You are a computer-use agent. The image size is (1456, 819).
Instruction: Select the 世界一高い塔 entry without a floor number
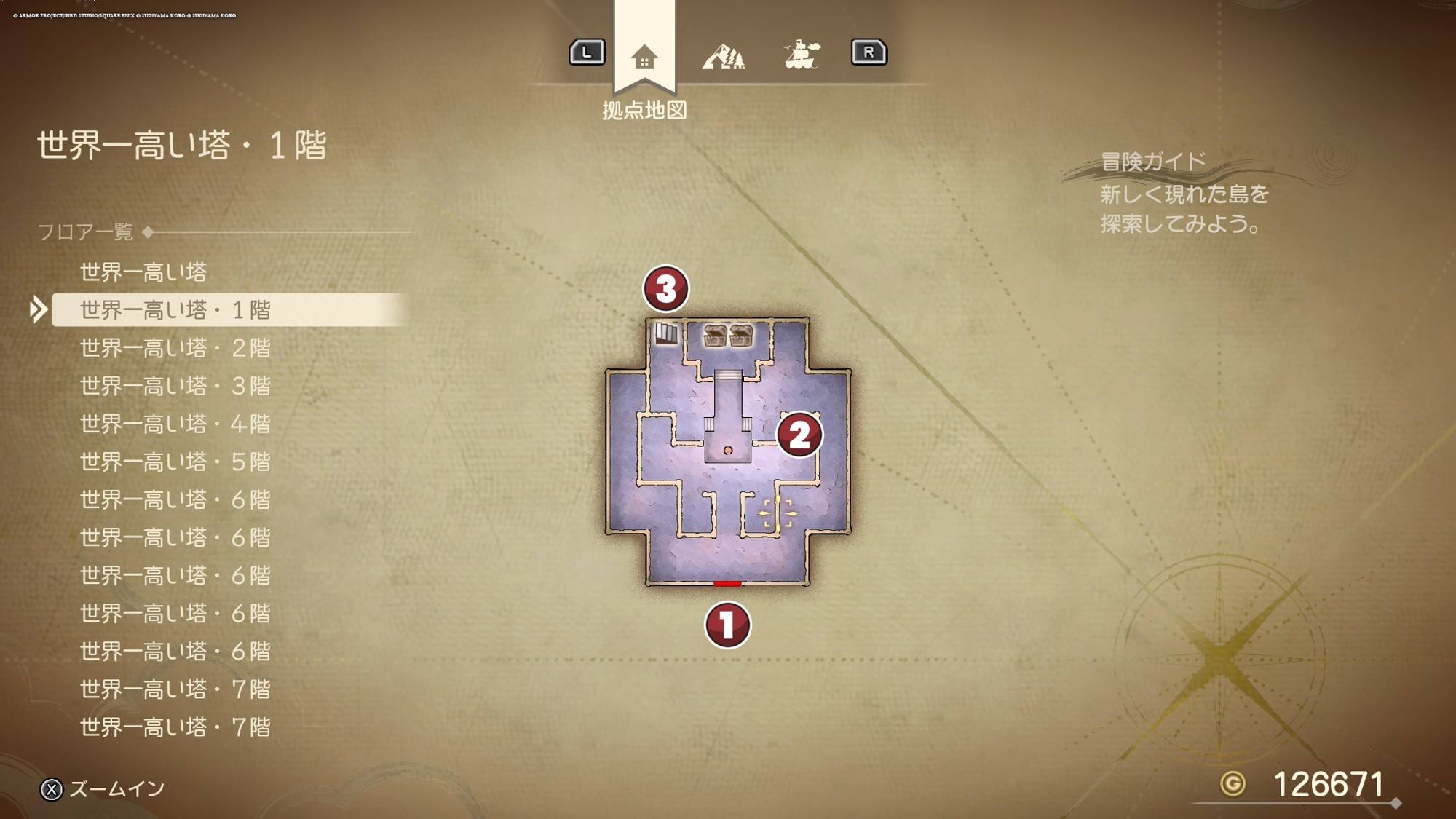click(x=143, y=272)
